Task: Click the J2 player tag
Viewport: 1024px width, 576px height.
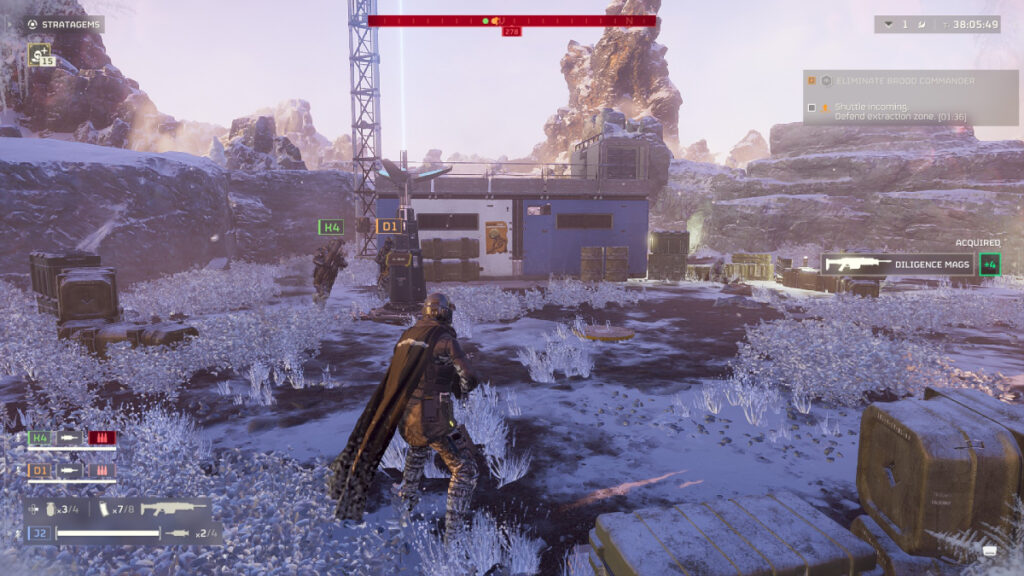Action: (40, 533)
